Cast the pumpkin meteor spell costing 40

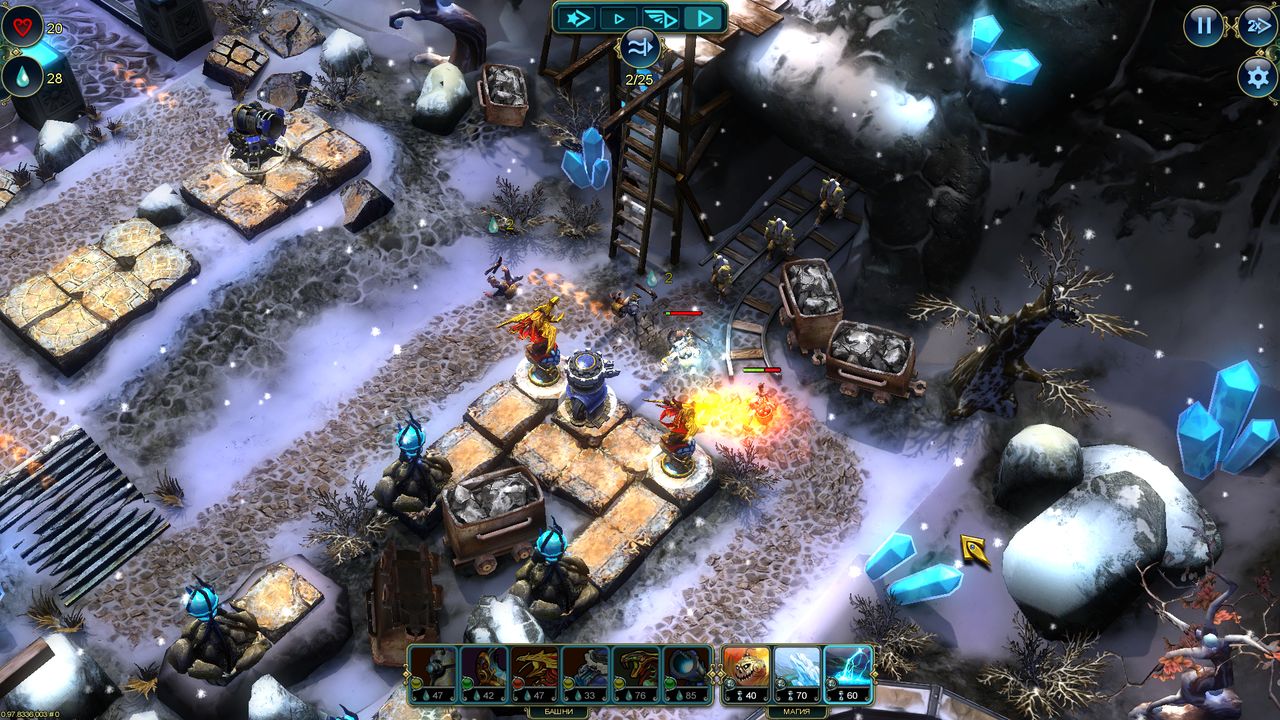(x=745, y=672)
